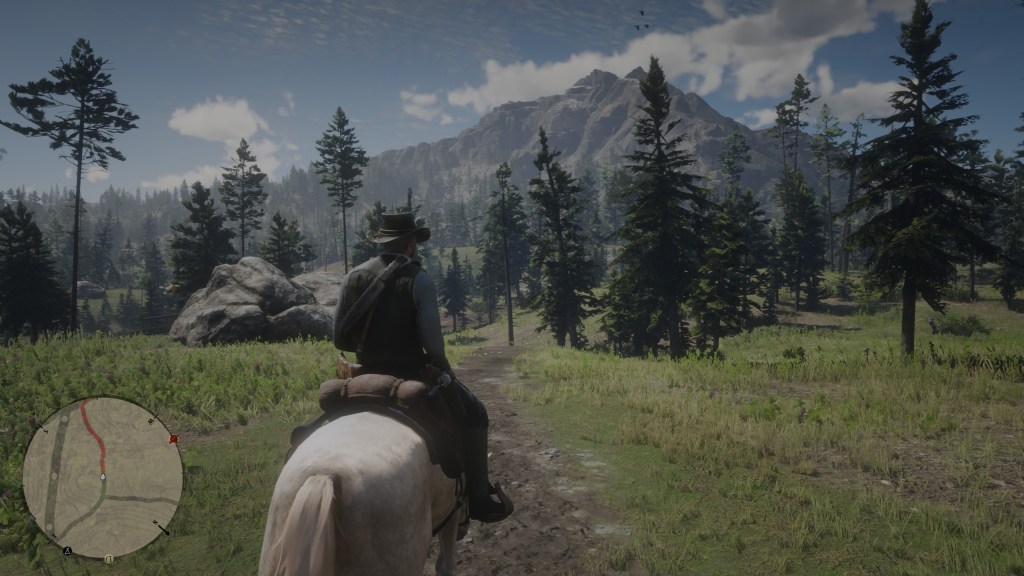Click the yellow icon at minimap bottom
The height and width of the screenshot is (576, 1024).
[108, 556]
